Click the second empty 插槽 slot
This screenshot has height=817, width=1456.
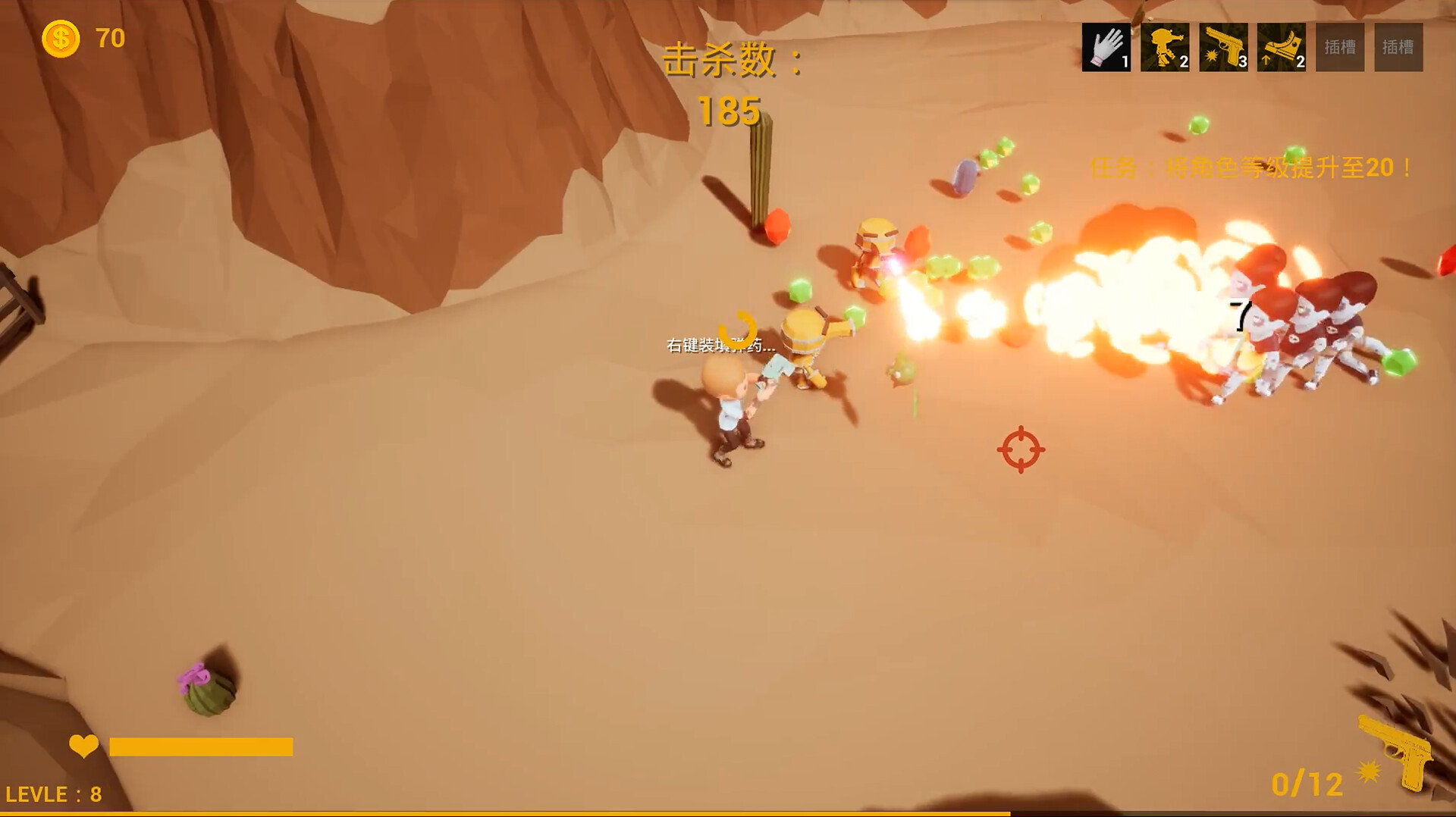coord(1398,47)
